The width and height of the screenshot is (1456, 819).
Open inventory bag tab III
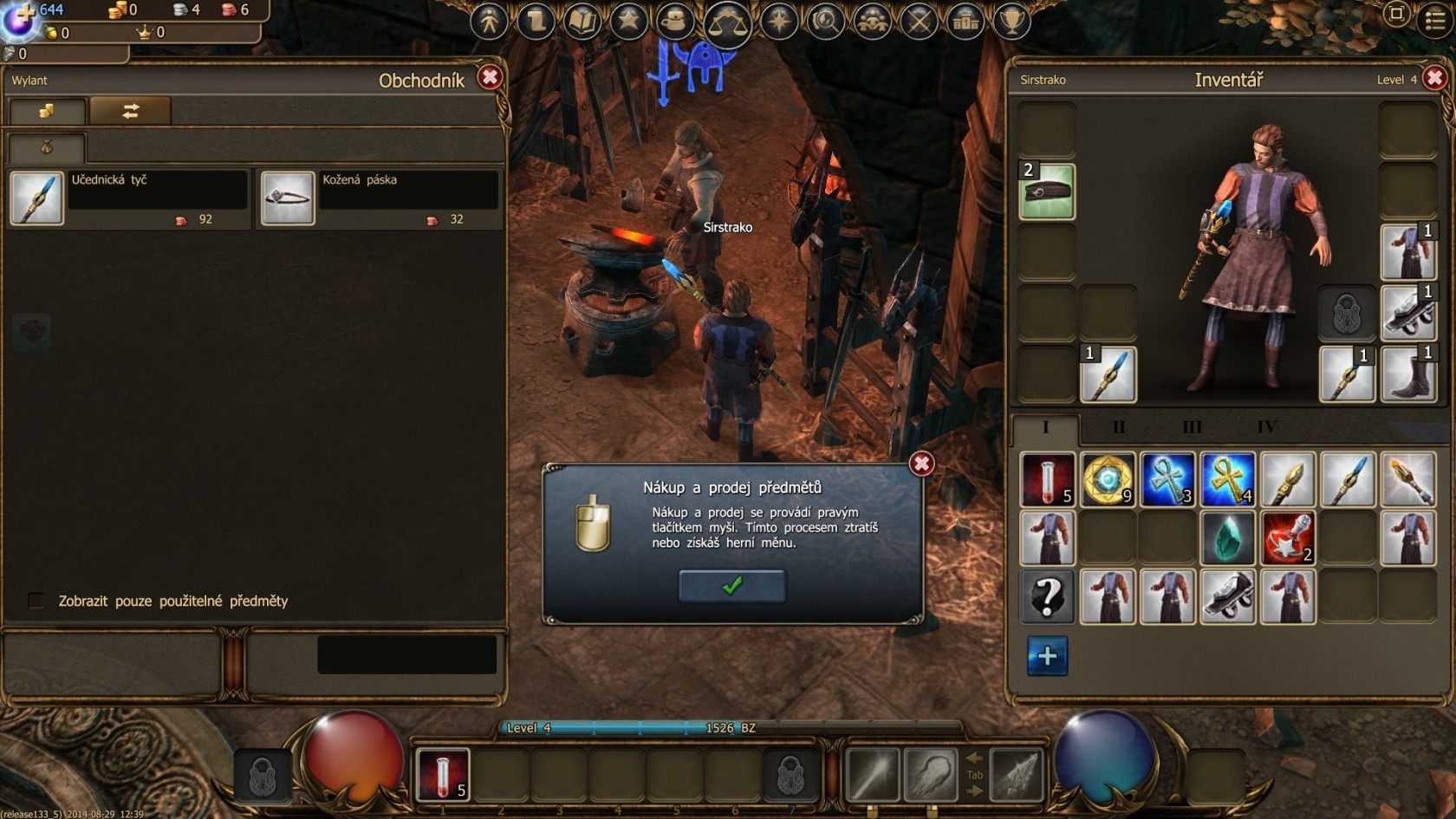pyautogui.click(x=1192, y=427)
